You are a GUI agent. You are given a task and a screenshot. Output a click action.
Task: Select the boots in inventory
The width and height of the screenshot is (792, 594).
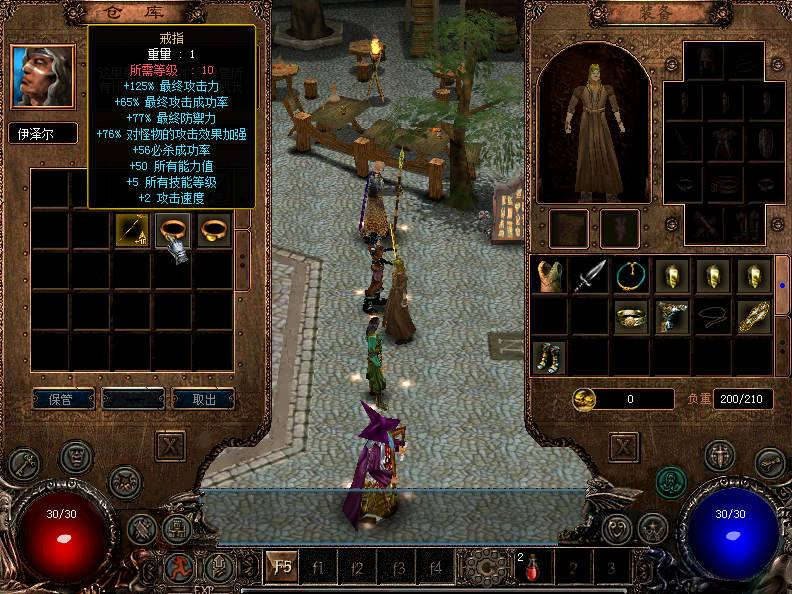[x=549, y=356]
